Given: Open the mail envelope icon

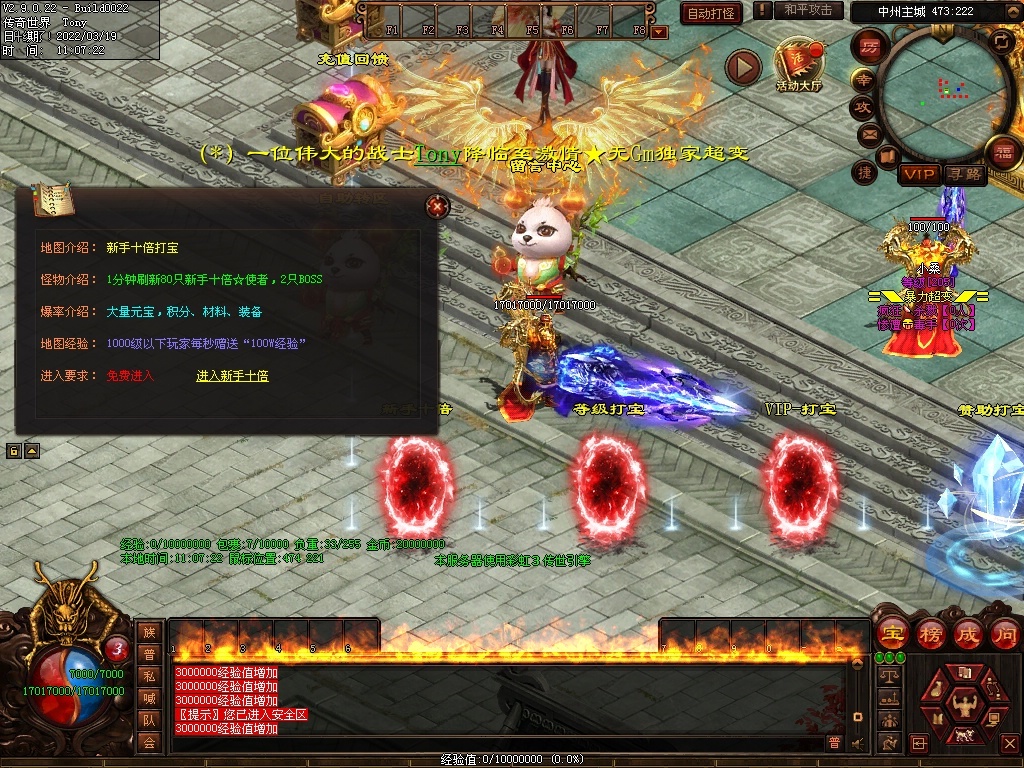Looking at the screenshot, I should pos(868,133).
